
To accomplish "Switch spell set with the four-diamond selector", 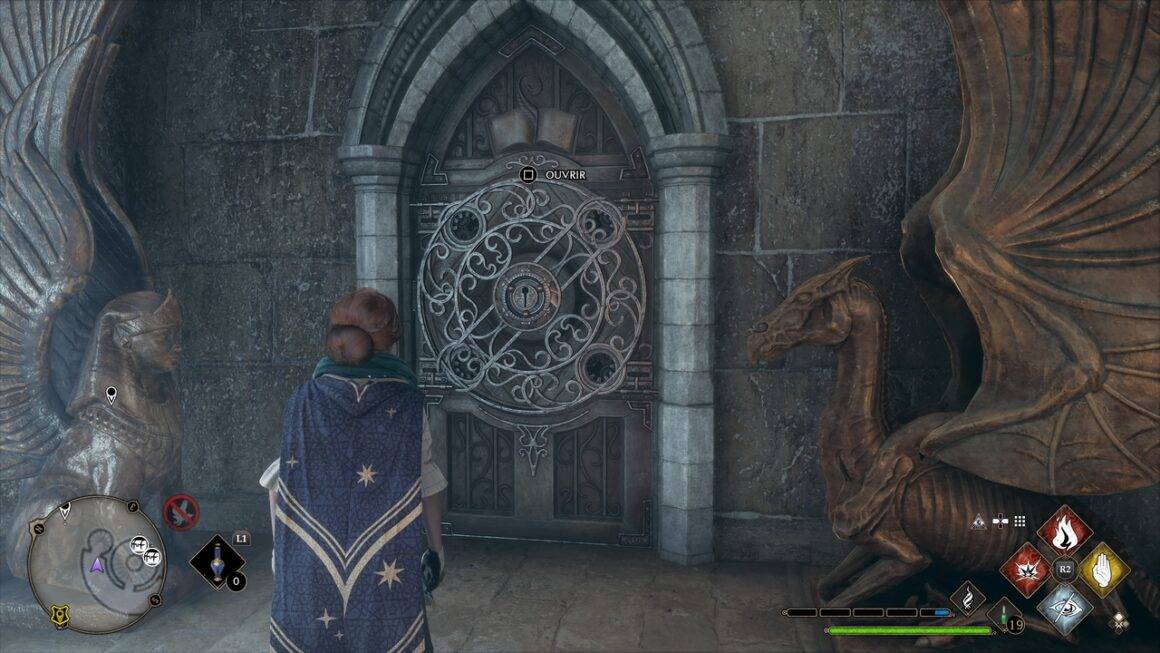I will click(x=1119, y=620).
